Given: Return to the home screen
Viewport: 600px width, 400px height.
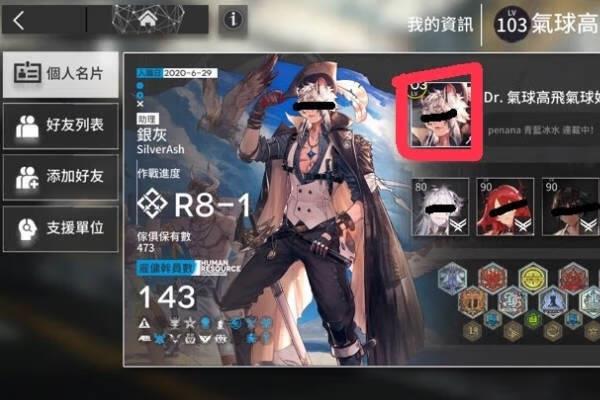Looking at the screenshot, I should pos(147,19).
